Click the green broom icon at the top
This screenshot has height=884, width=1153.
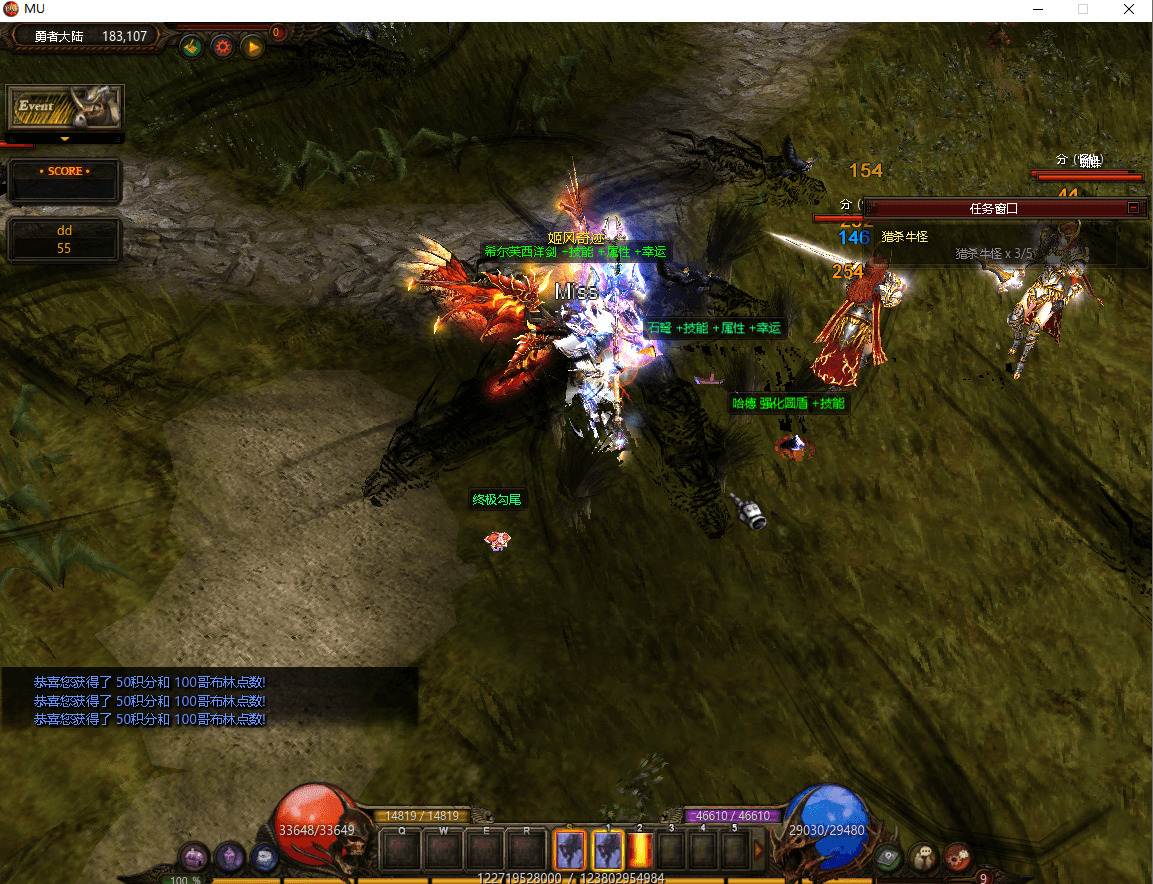tap(192, 46)
